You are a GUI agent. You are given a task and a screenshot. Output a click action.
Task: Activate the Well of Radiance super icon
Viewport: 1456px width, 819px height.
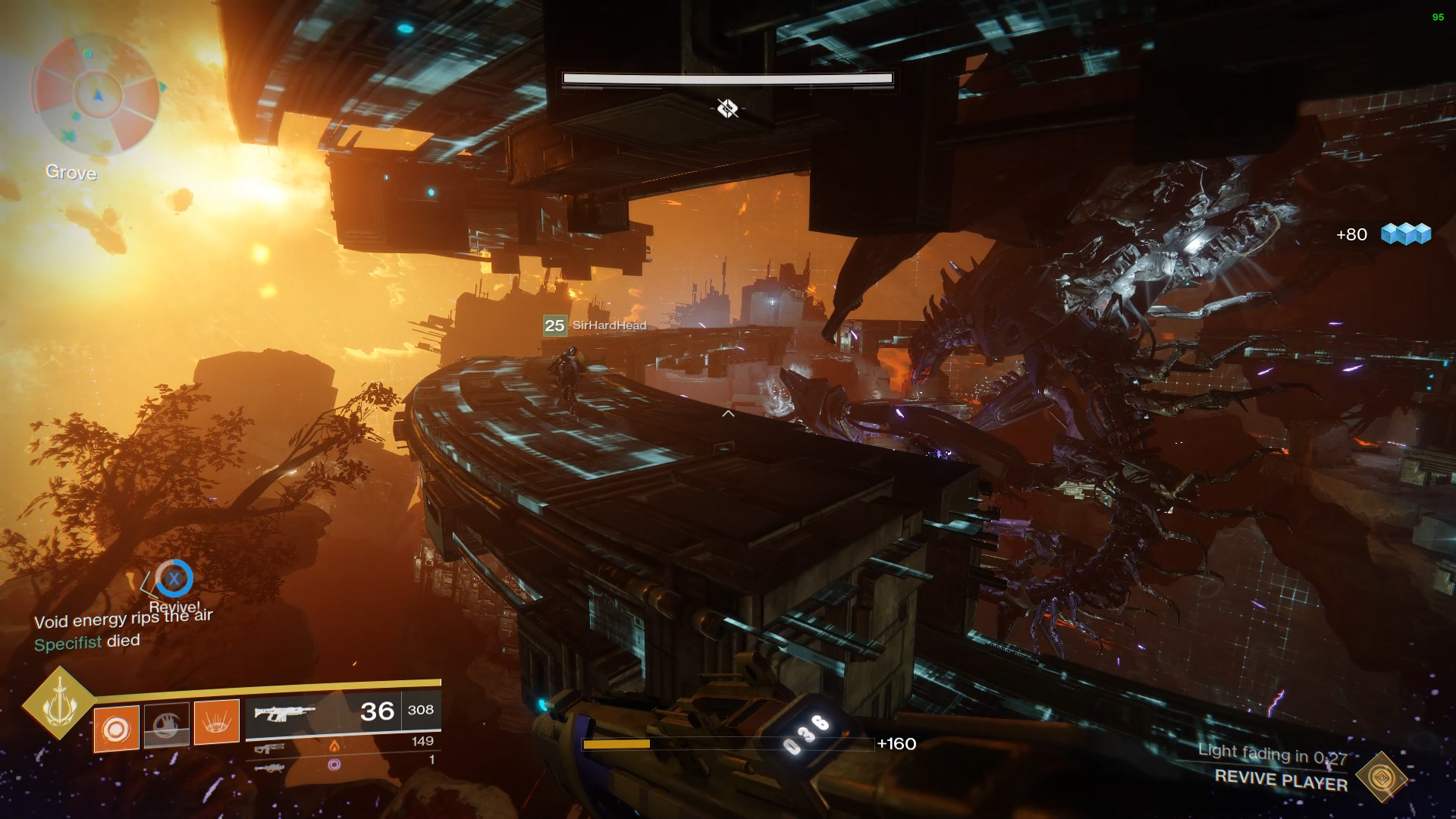pyautogui.click(x=59, y=702)
